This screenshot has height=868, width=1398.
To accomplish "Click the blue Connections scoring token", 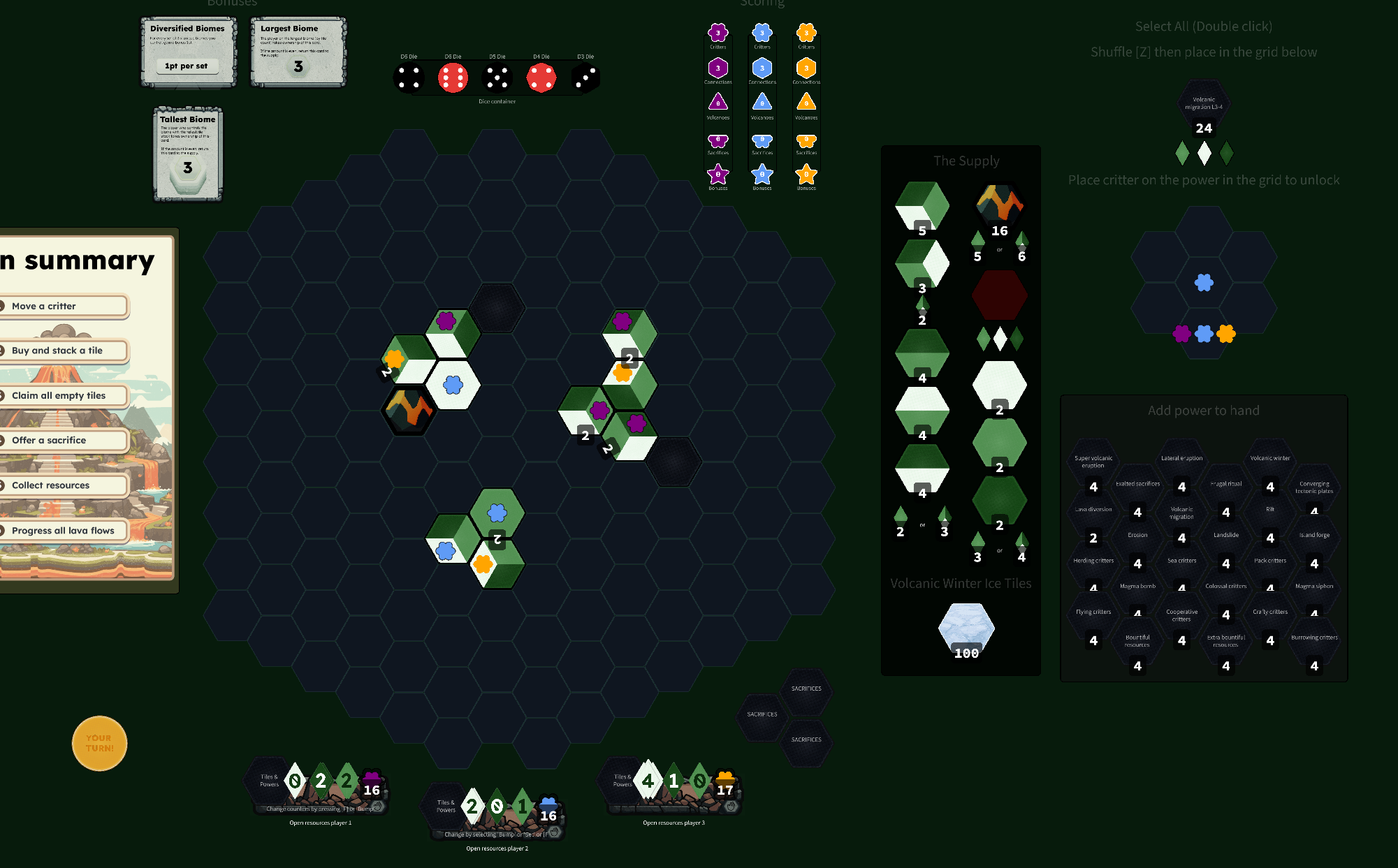I will pos(762,68).
